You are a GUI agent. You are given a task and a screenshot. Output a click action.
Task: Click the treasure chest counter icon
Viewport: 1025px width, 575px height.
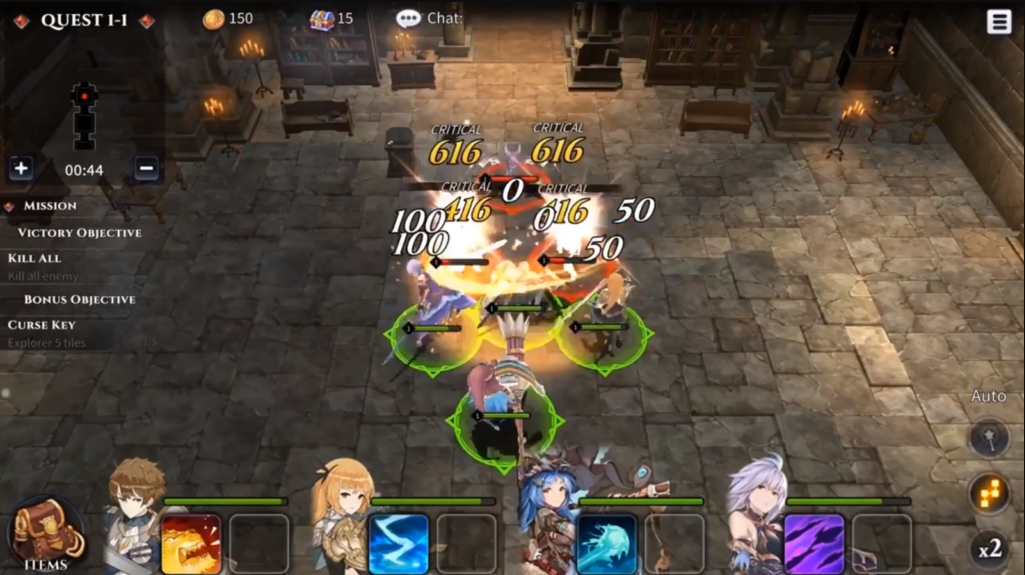click(321, 19)
